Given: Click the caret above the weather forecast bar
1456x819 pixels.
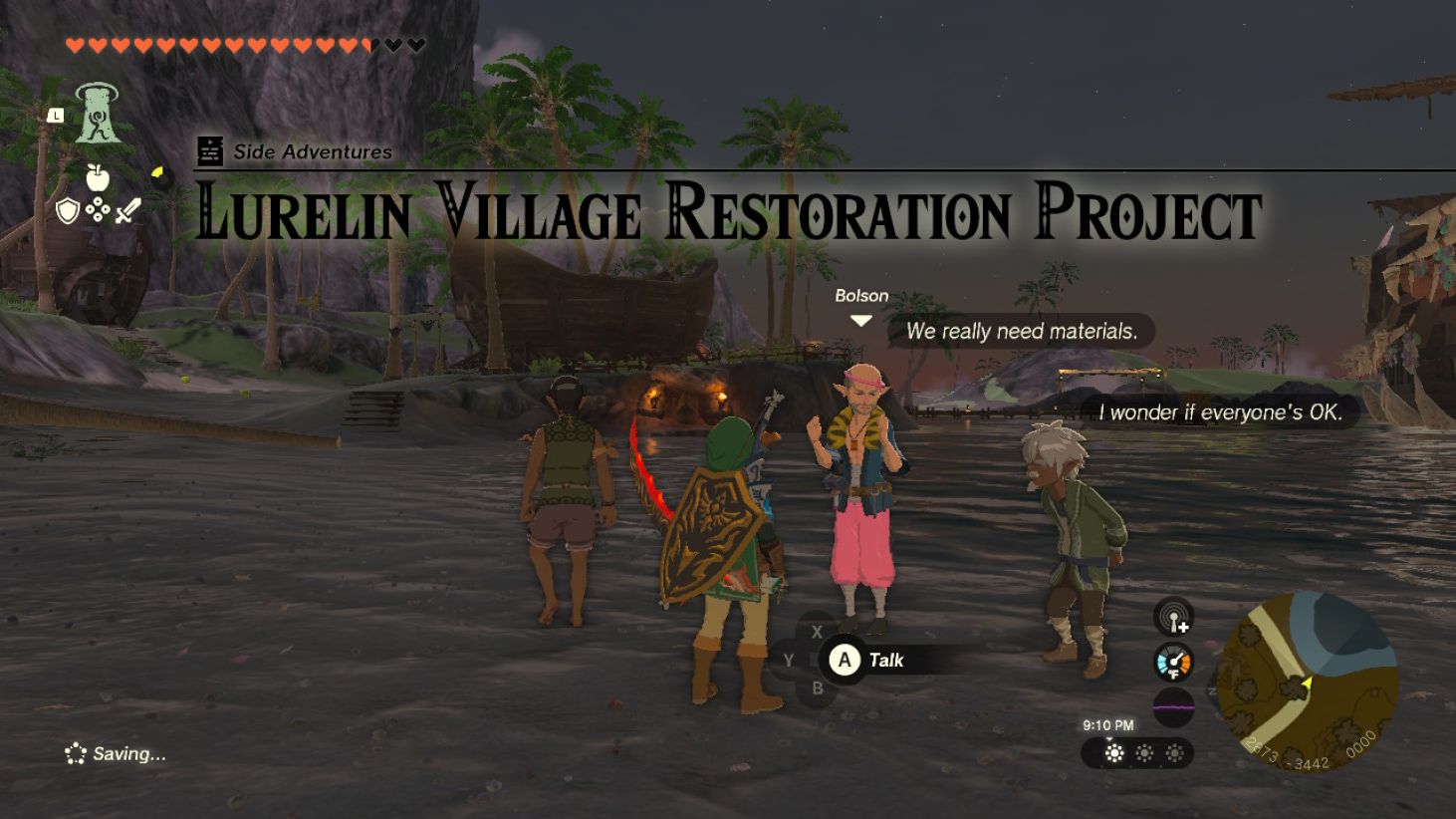Looking at the screenshot, I should point(1110,738).
